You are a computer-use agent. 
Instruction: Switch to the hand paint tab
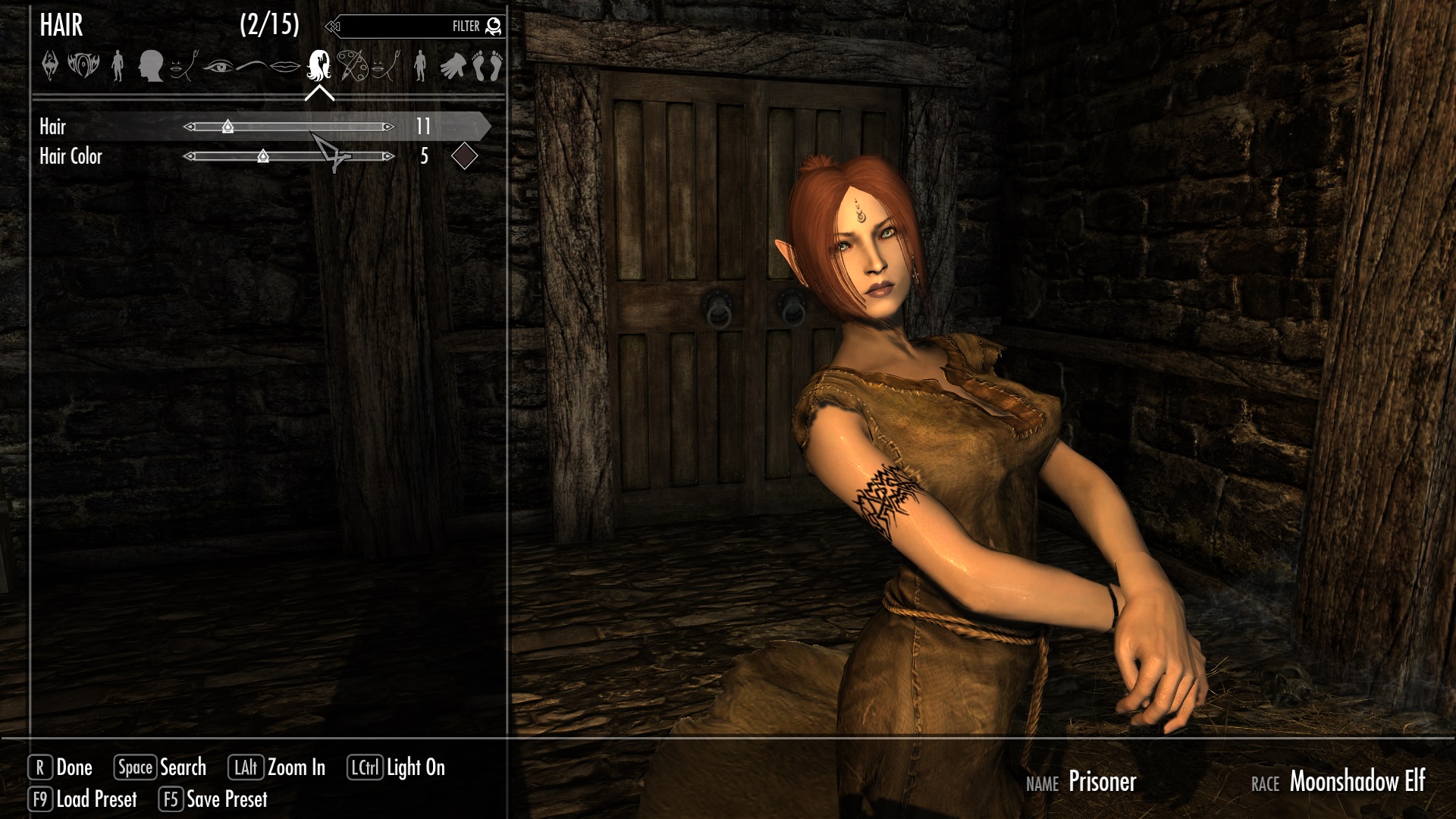coord(453,66)
